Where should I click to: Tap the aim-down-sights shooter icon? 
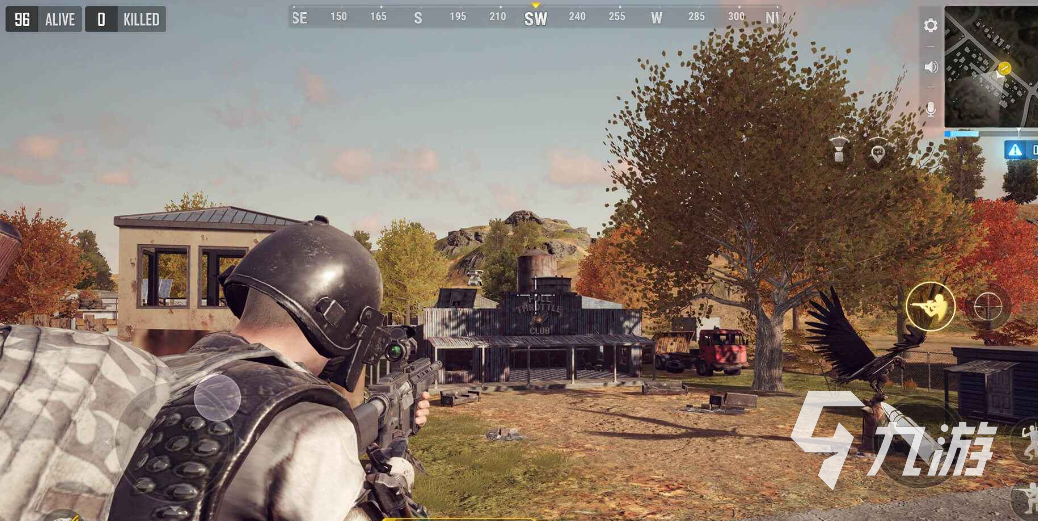pyautogui.click(x=930, y=306)
